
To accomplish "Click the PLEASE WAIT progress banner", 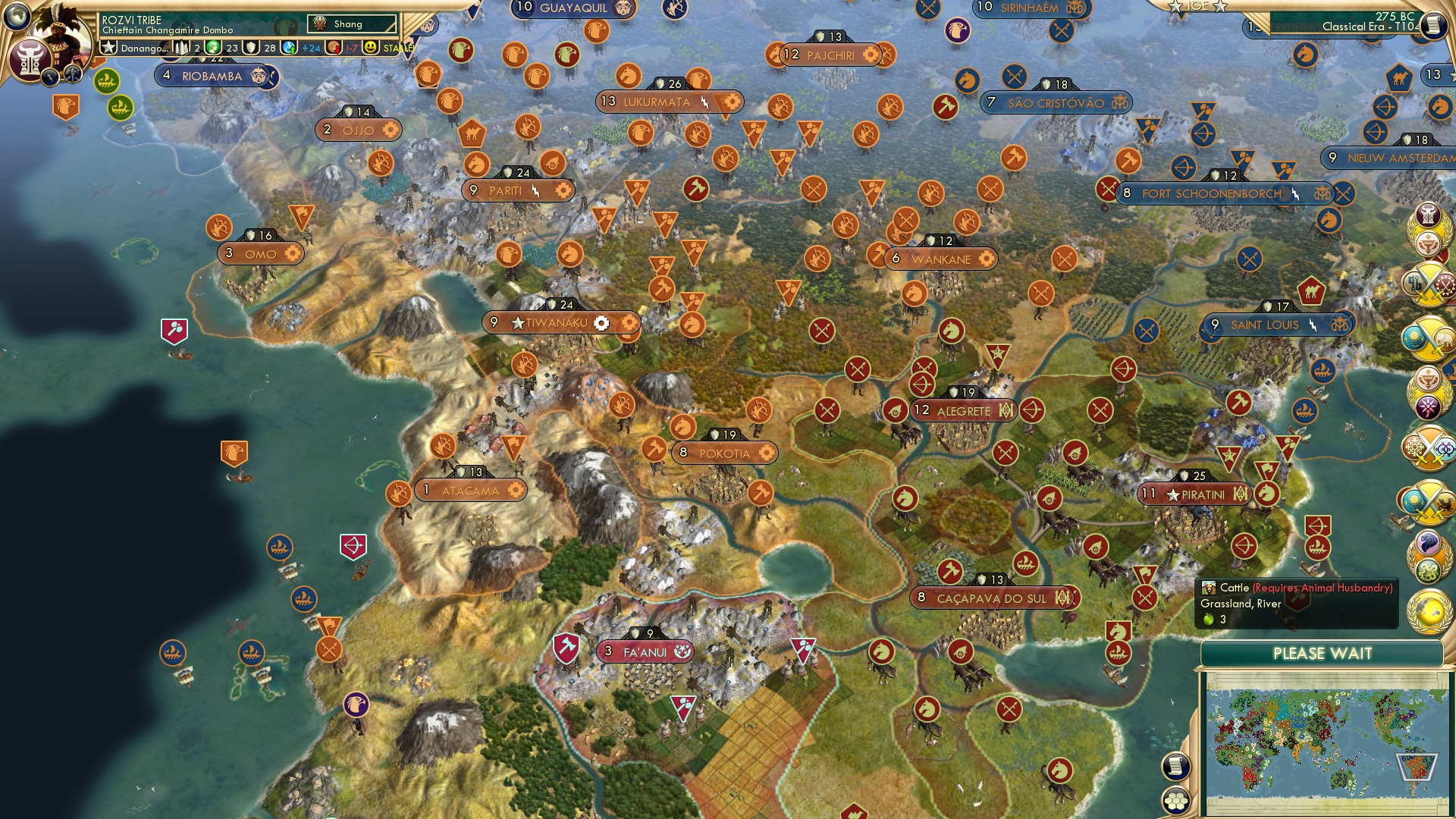I will click(1323, 652).
